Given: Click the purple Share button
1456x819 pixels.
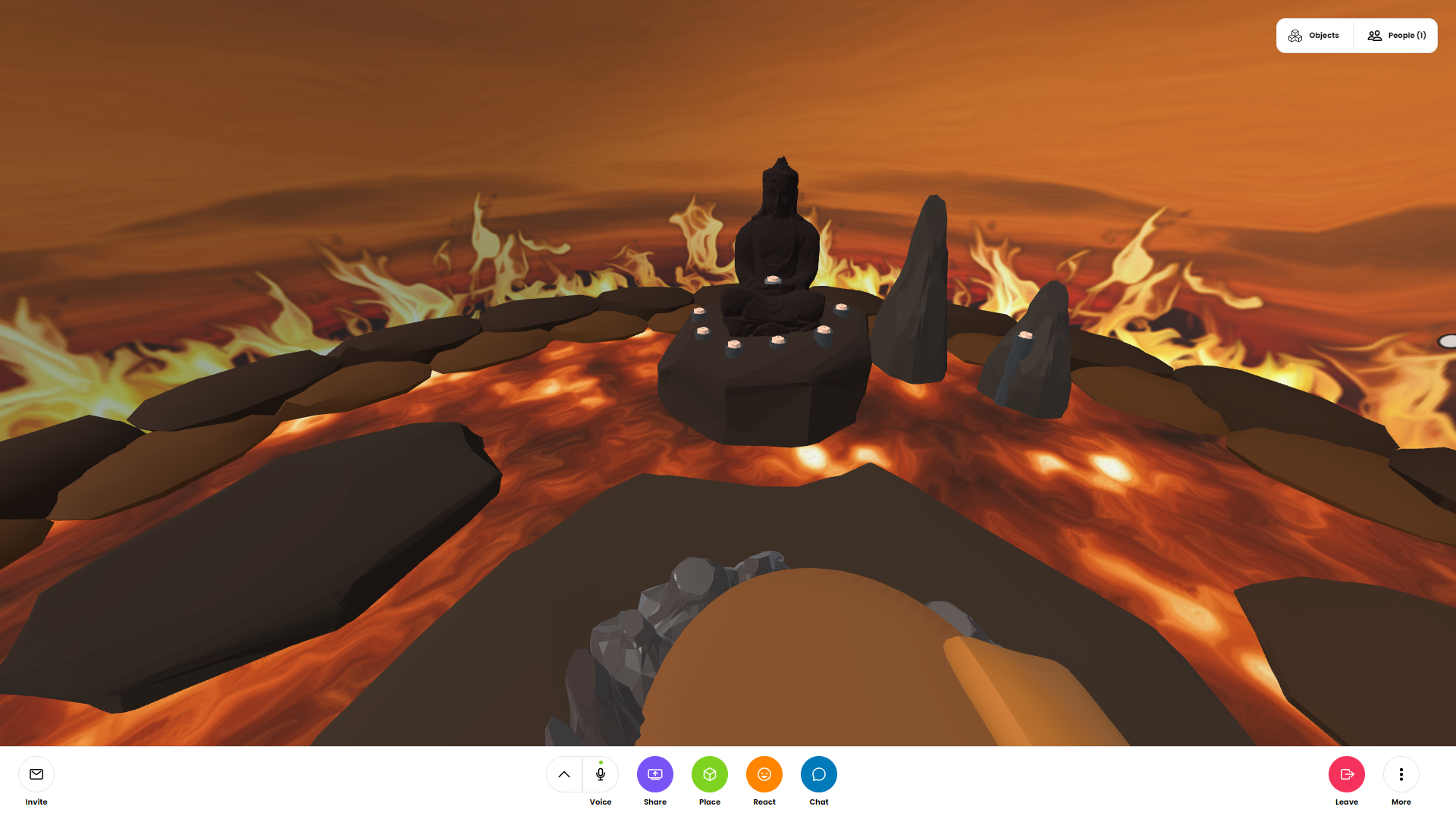Looking at the screenshot, I should click(x=655, y=774).
